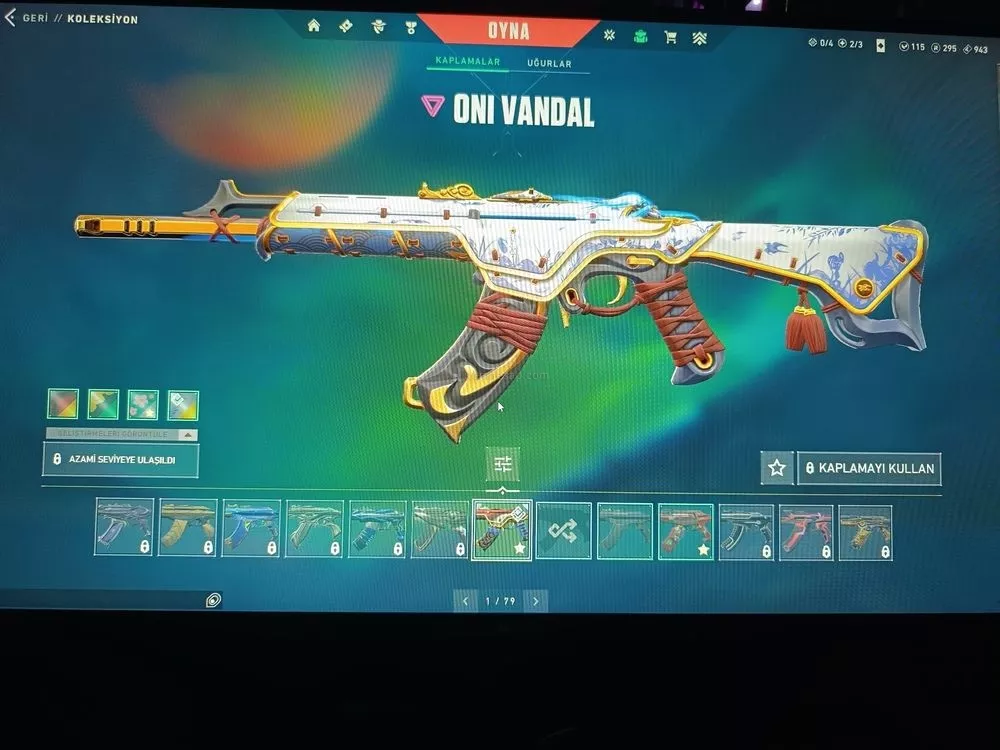The image size is (1000, 750).
Task: Select the random shuffle skin tile
Action: pos(564,530)
